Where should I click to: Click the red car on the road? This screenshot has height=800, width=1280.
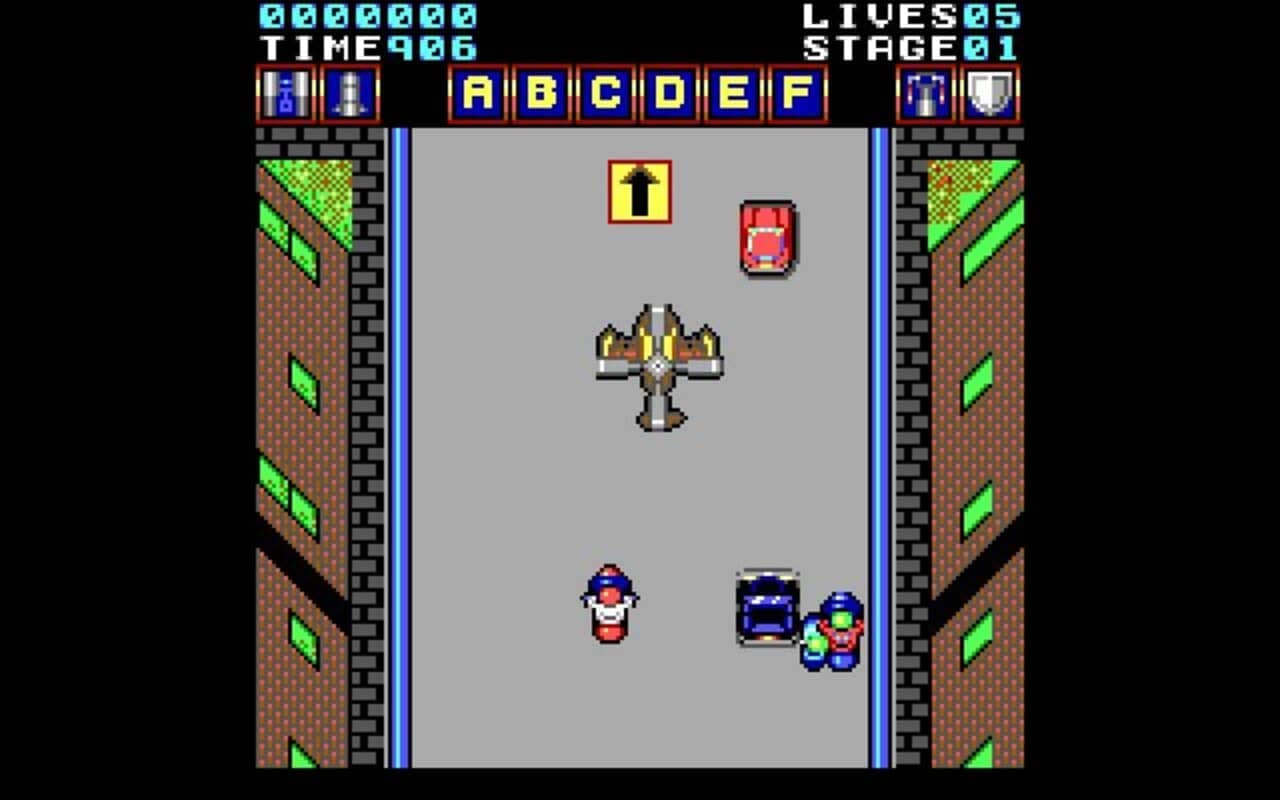click(766, 238)
